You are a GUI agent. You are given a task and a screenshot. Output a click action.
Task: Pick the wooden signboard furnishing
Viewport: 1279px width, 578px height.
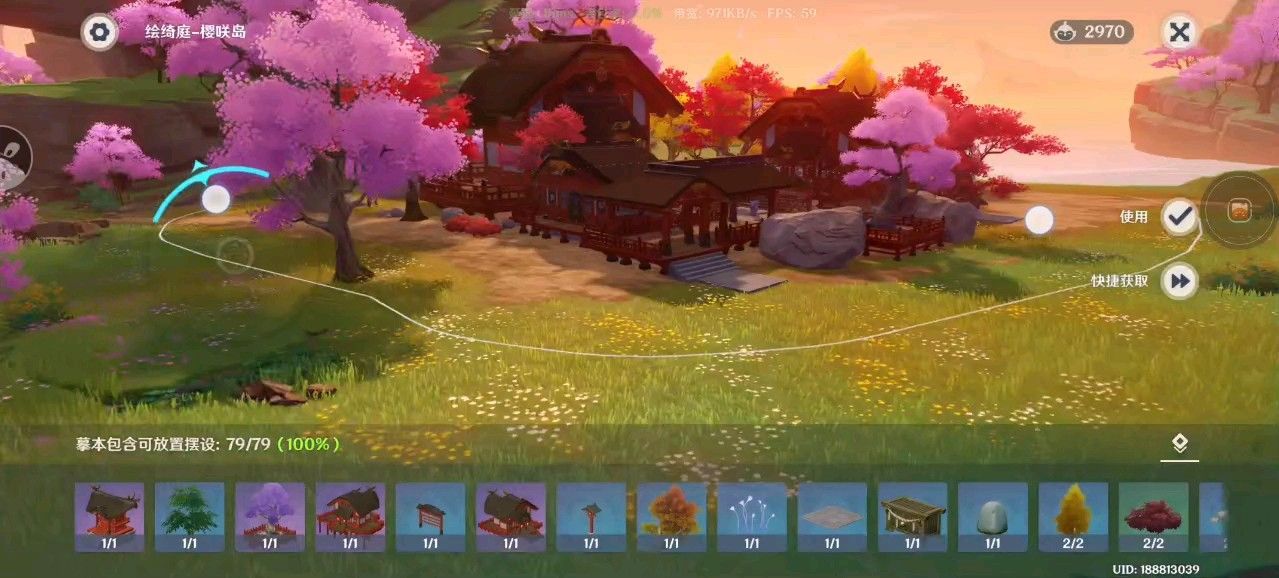click(x=430, y=516)
